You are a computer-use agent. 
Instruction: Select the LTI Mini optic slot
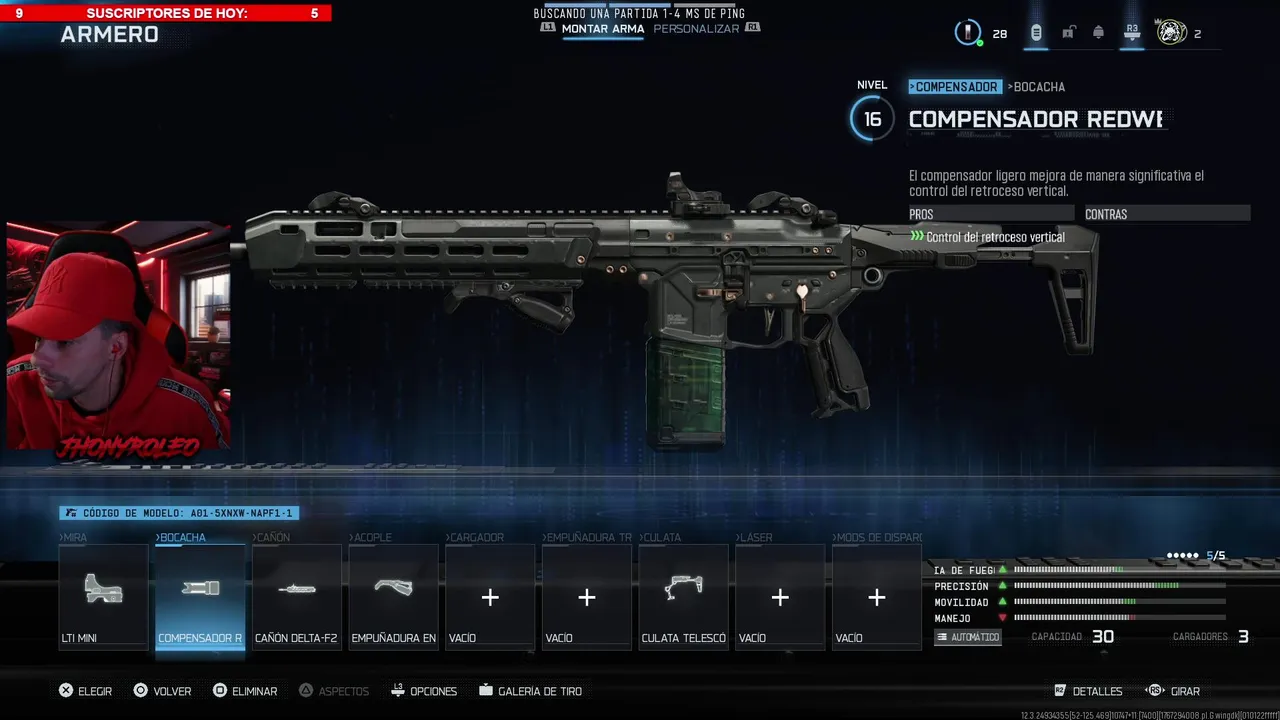pyautogui.click(x=103, y=597)
